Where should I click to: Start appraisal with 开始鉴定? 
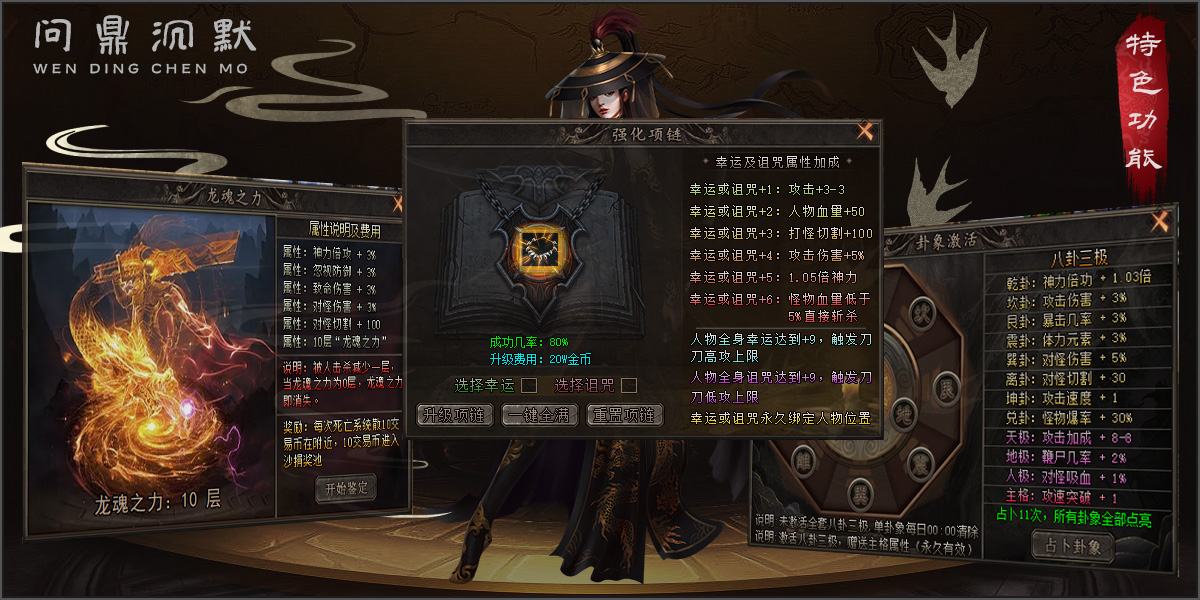pyautogui.click(x=345, y=488)
